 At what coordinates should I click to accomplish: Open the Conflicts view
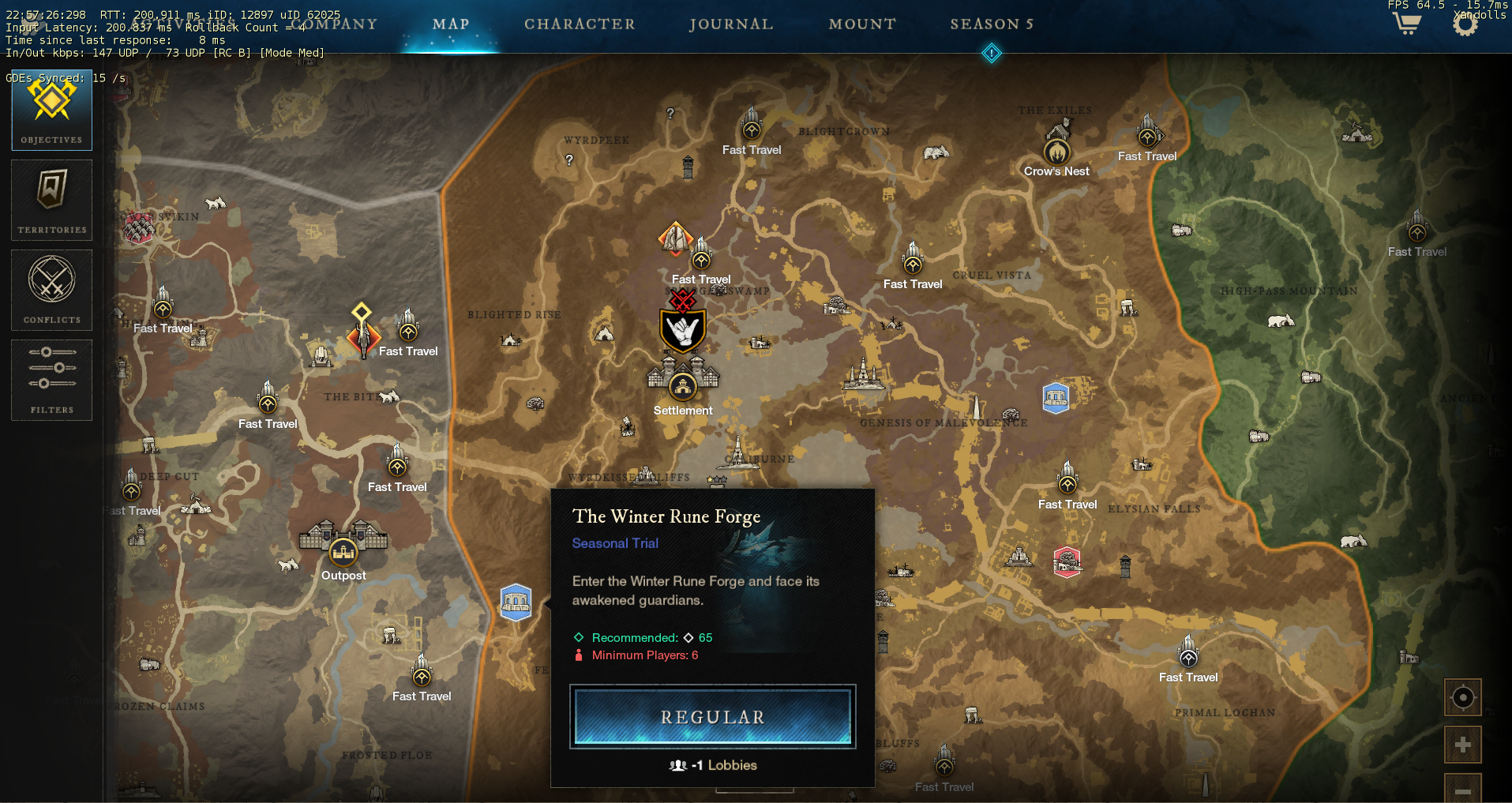pos(51,290)
